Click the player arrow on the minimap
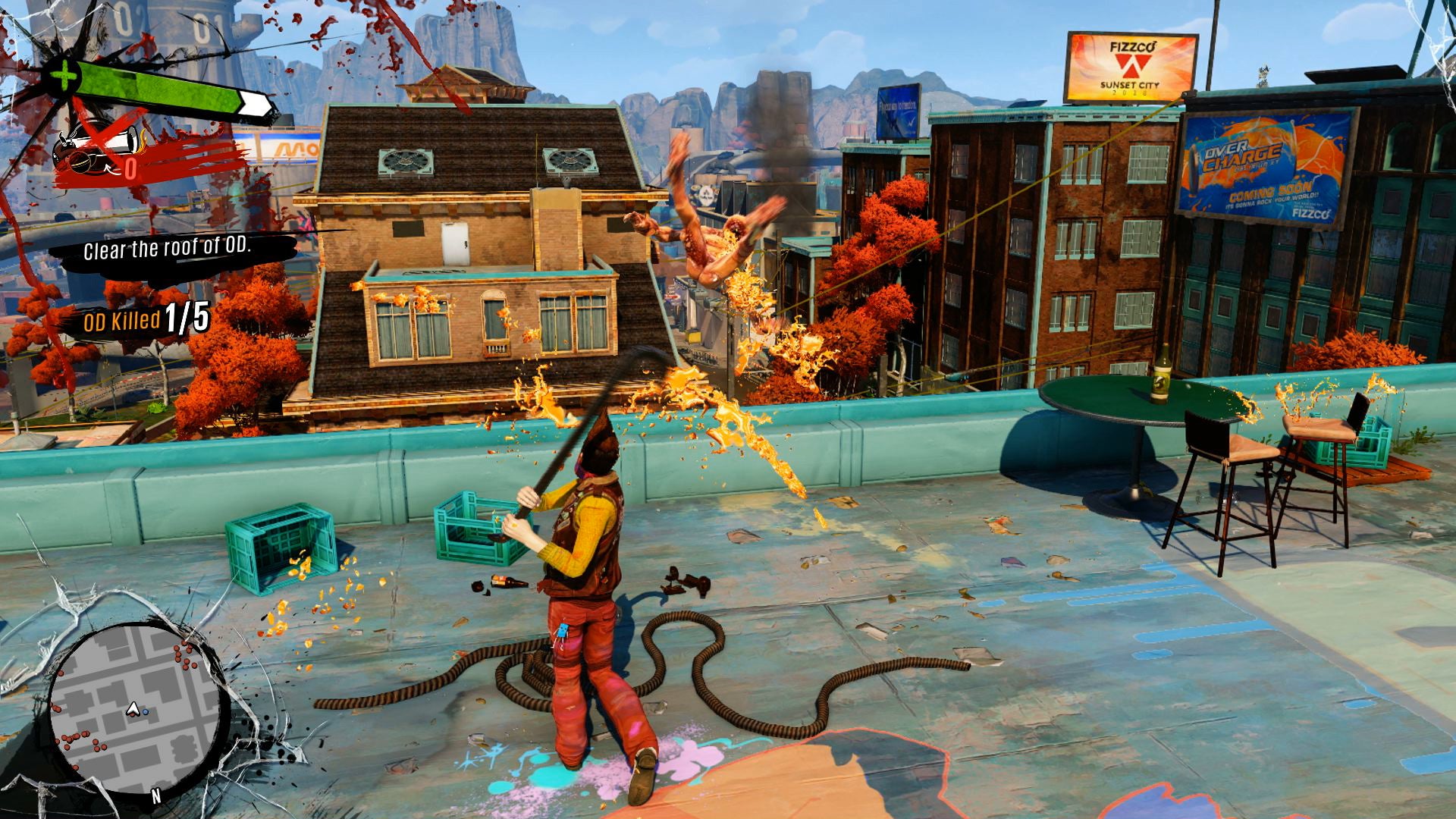Screen dimensions: 1456x819 pyautogui.click(x=133, y=711)
